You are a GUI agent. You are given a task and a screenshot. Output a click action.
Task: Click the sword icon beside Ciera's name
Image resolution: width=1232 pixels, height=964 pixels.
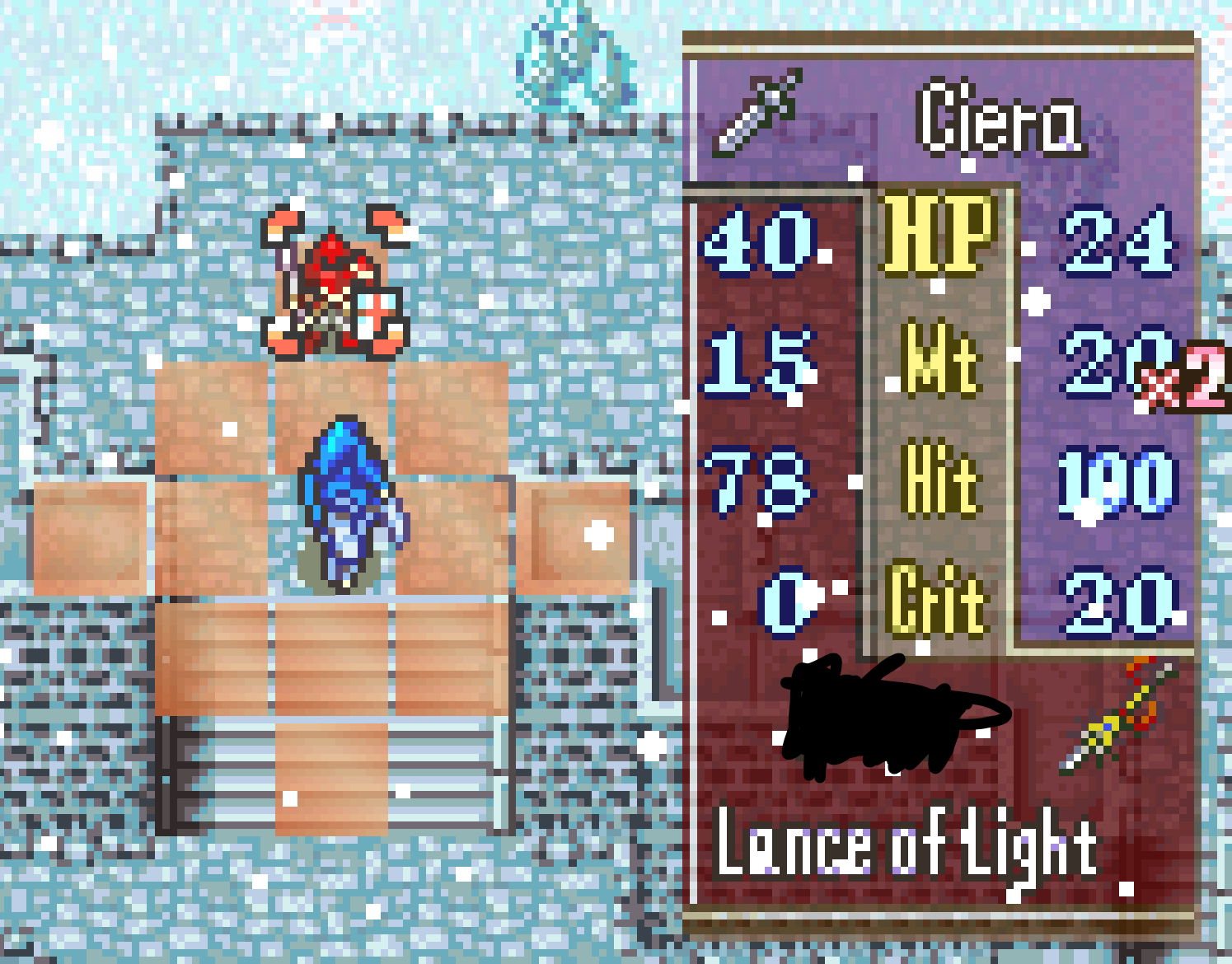click(x=757, y=113)
